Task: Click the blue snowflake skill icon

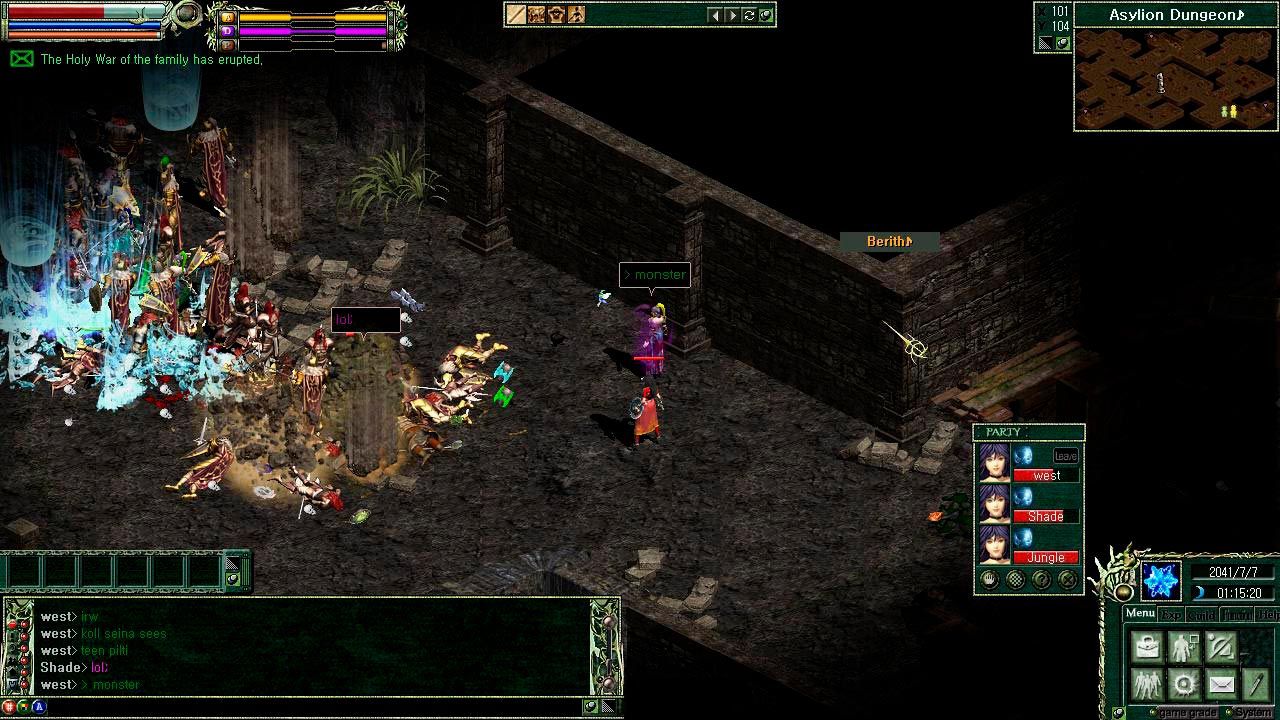Action: [x=1161, y=581]
